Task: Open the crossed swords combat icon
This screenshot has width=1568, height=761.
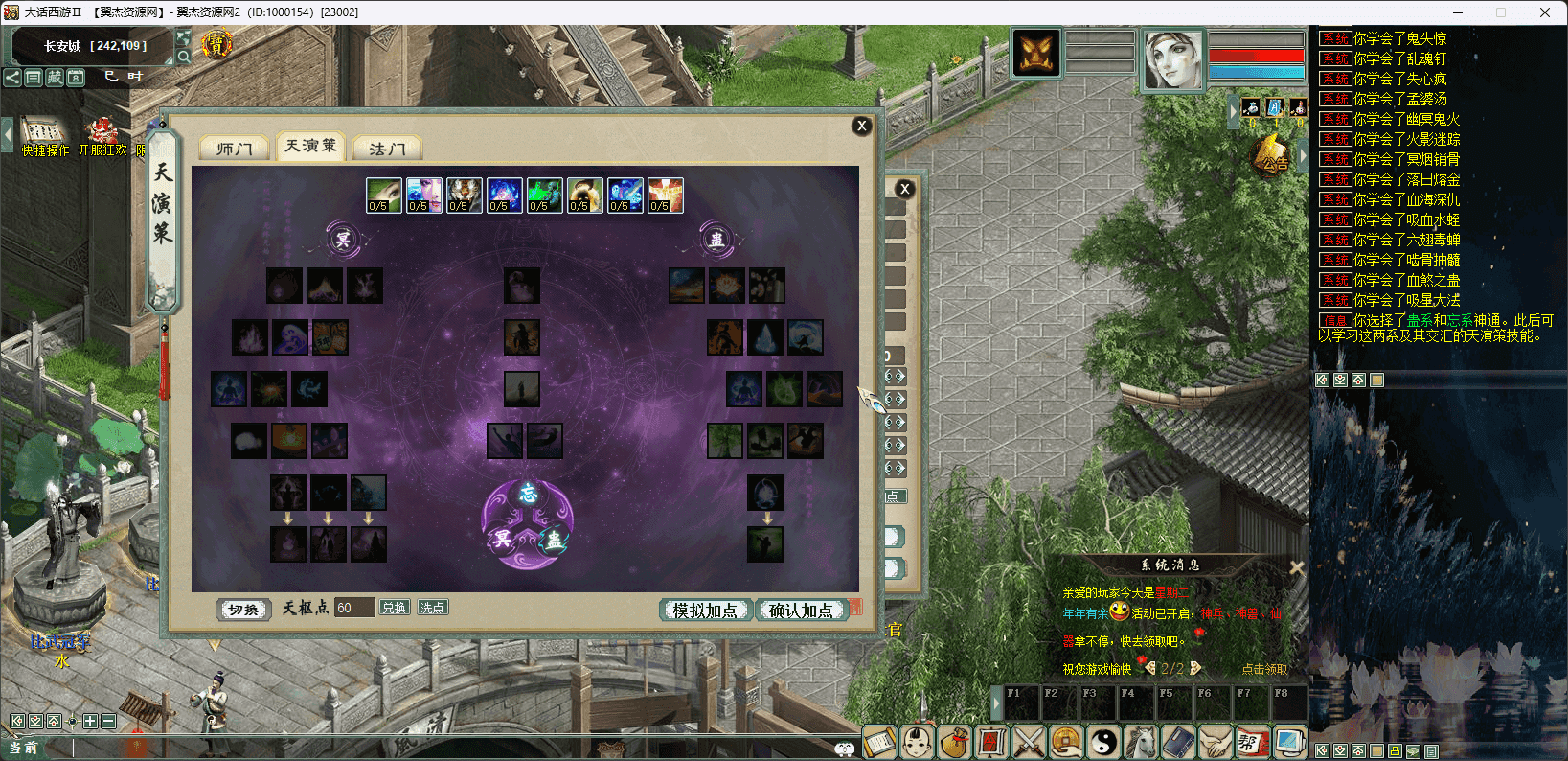Action: 1028,742
